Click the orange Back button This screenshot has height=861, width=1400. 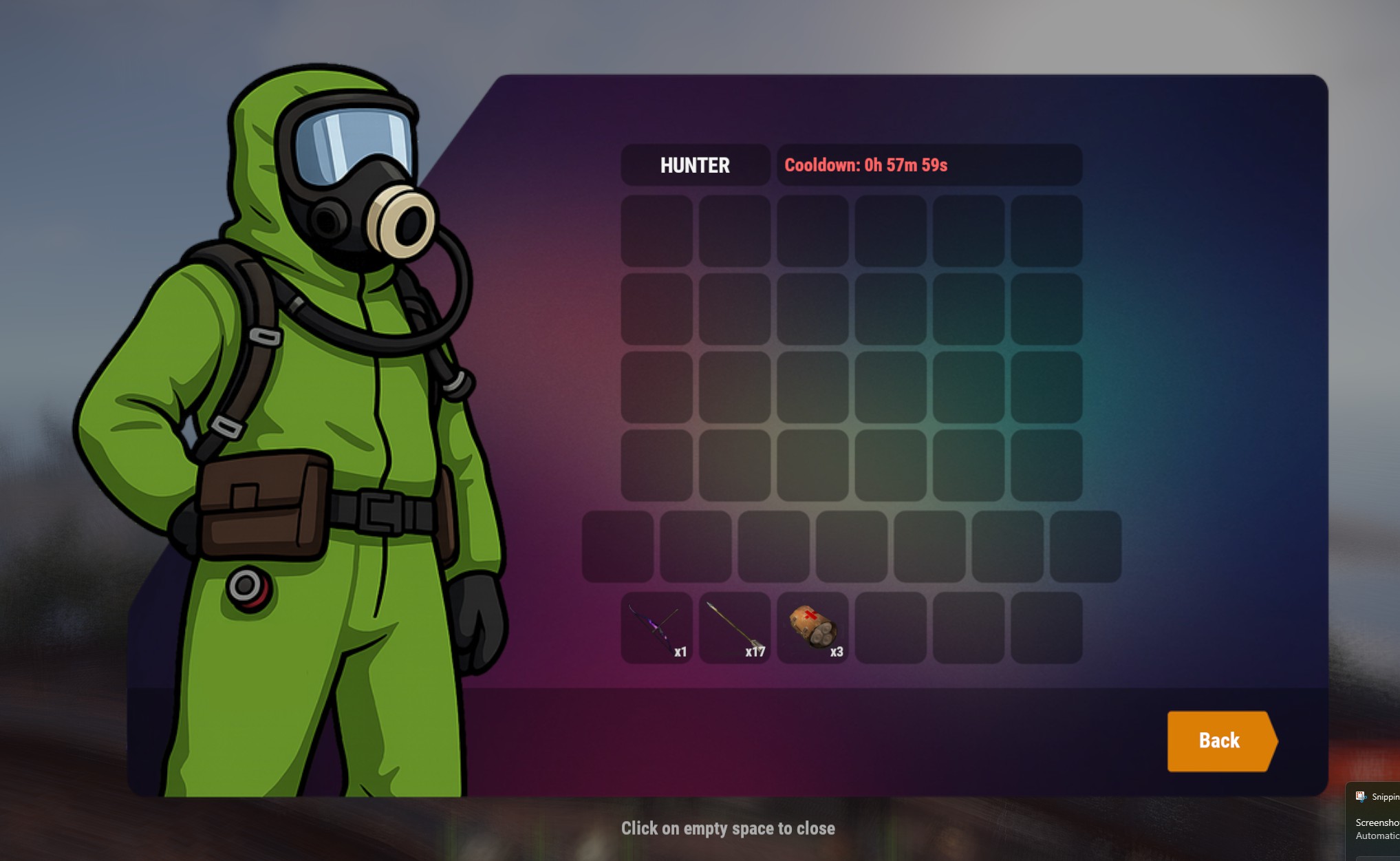(1219, 741)
